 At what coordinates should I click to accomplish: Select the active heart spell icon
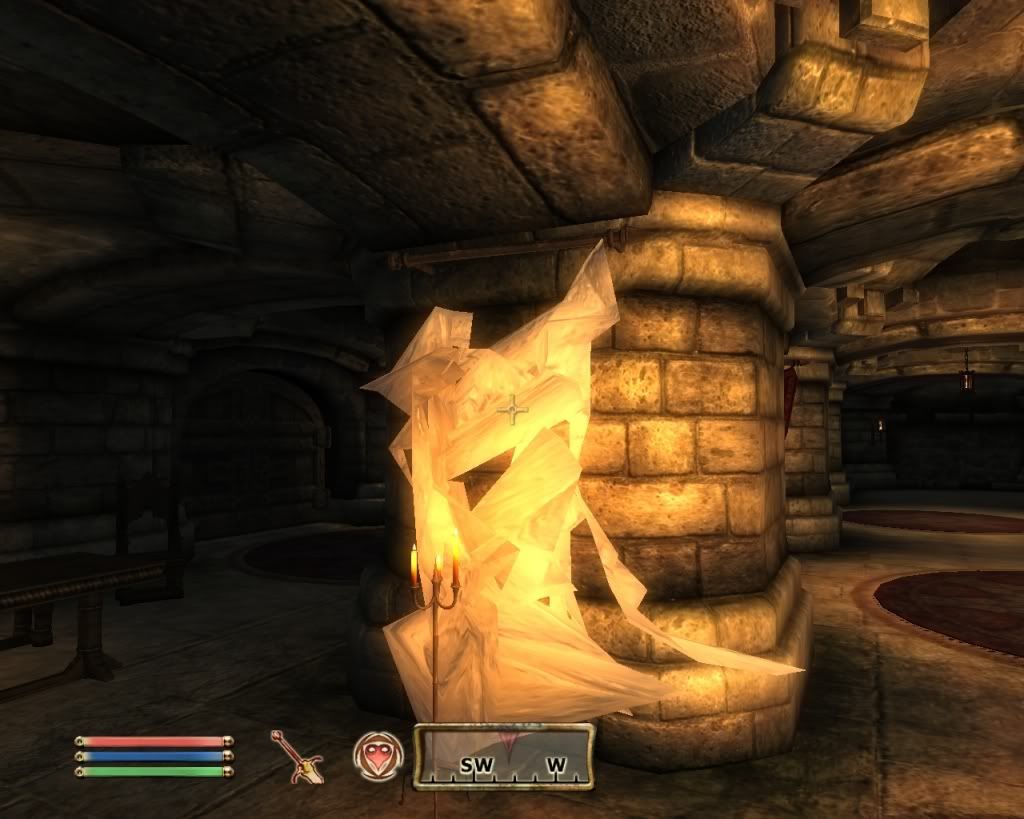click(x=378, y=755)
